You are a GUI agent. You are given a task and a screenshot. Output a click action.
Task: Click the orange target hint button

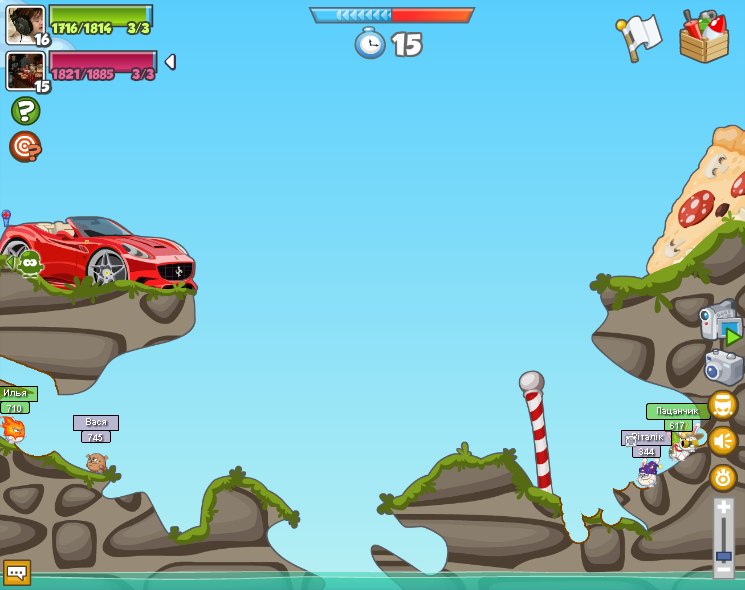pos(25,147)
